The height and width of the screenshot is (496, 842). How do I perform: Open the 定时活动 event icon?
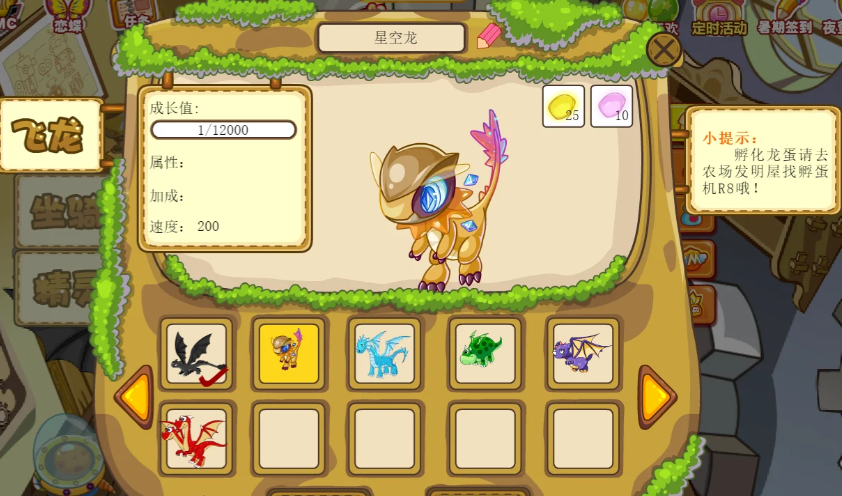click(718, 18)
